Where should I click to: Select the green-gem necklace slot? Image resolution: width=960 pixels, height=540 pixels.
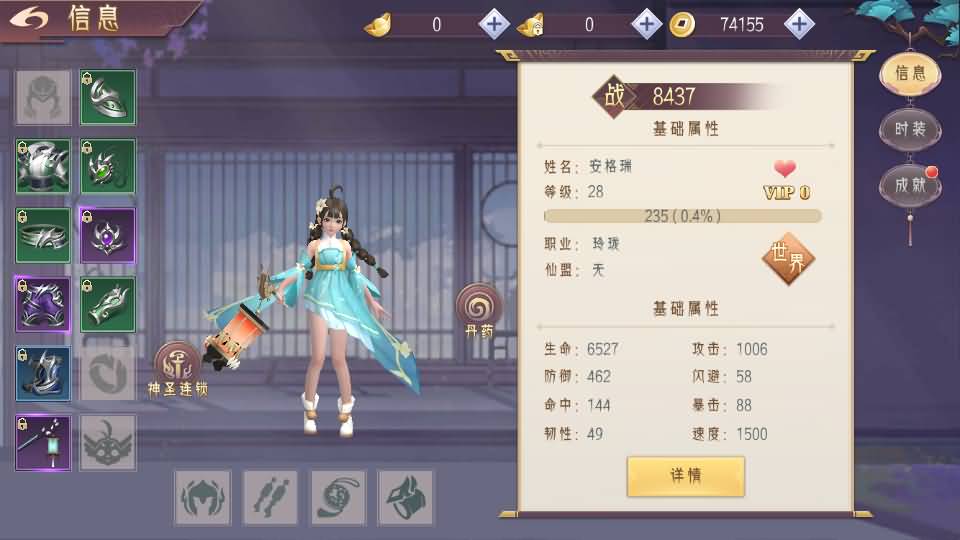(x=108, y=166)
